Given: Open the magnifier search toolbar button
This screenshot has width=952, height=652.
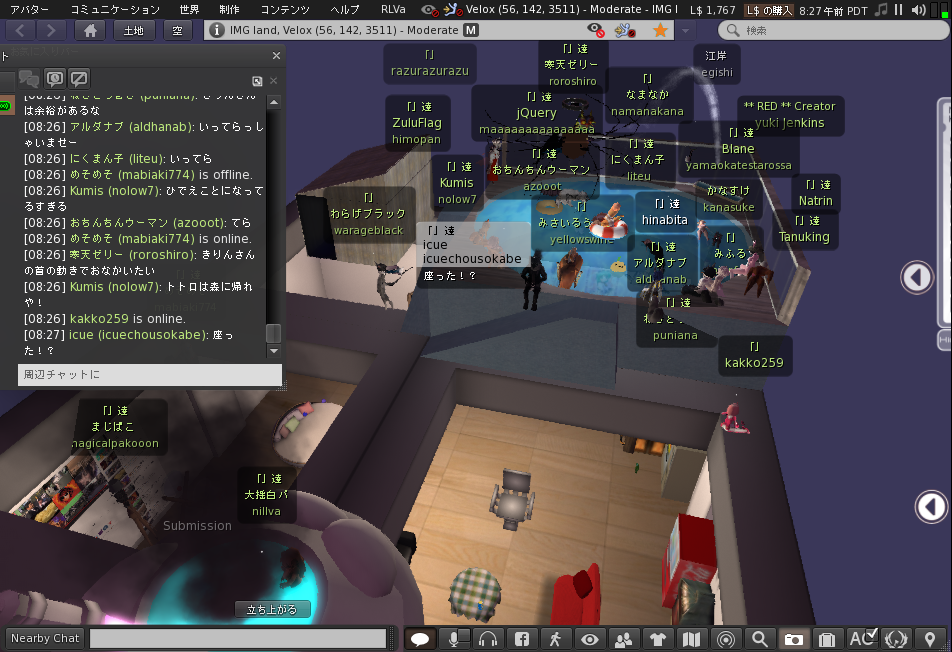Looking at the screenshot, I should click(760, 639).
